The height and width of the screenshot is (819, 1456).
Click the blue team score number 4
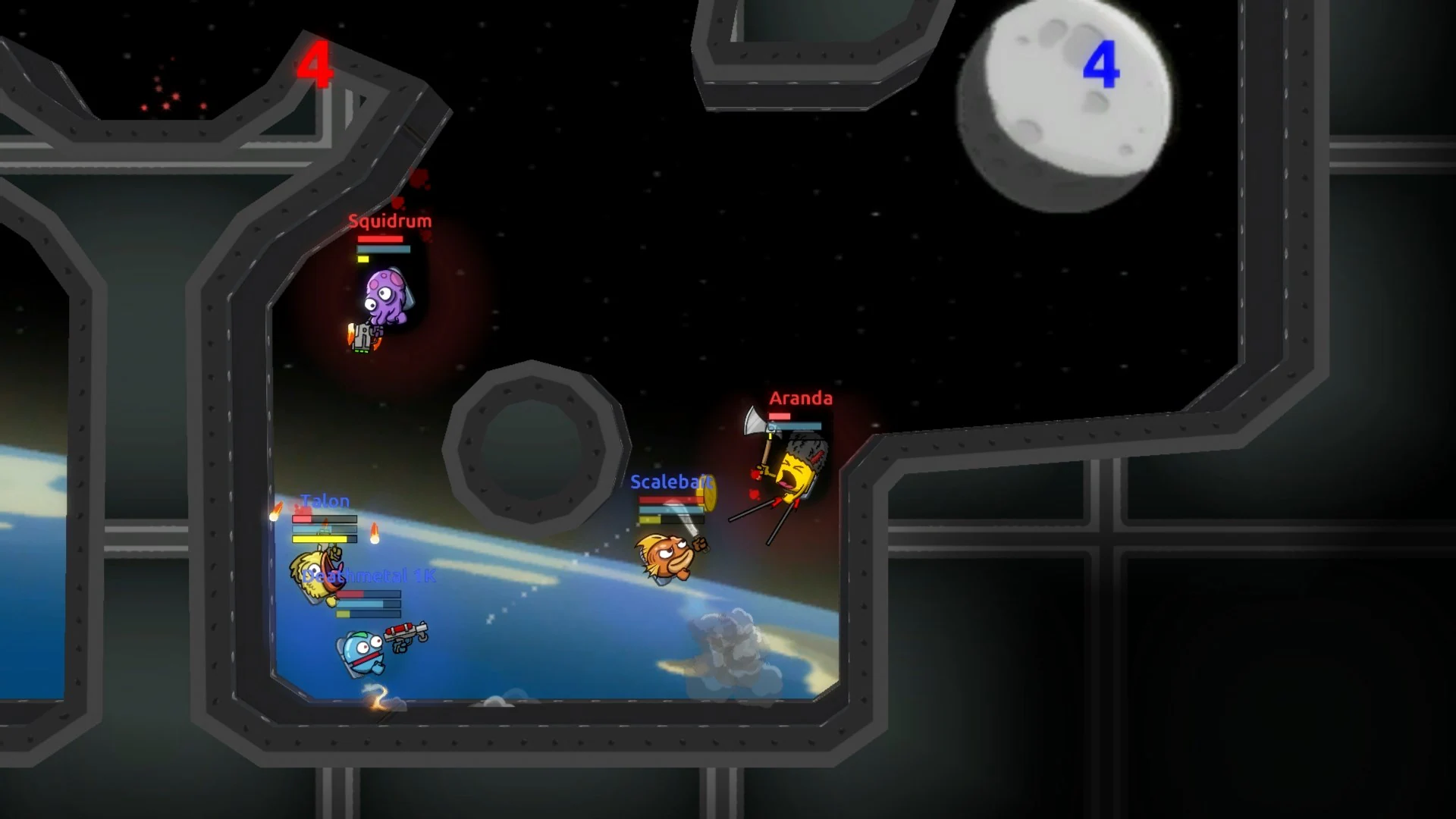tap(1104, 64)
